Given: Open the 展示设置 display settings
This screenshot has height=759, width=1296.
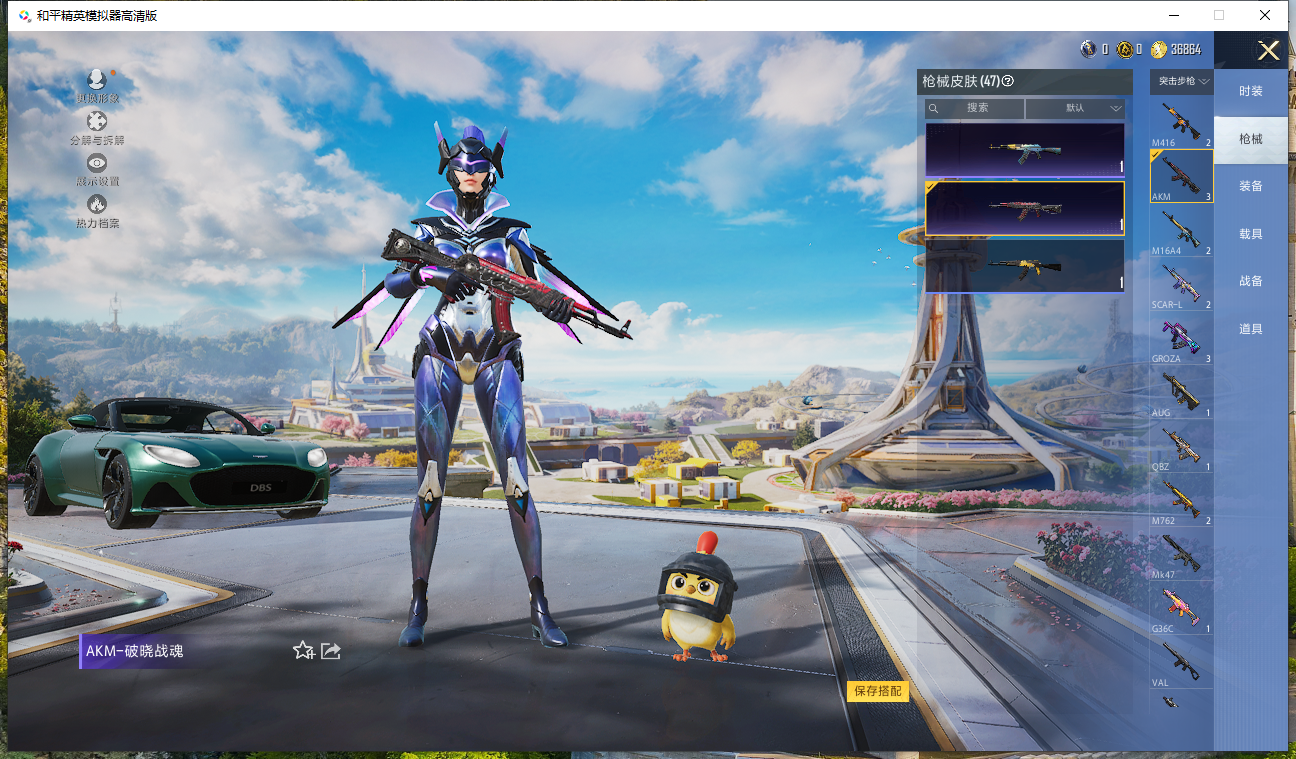Looking at the screenshot, I should [97, 169].
